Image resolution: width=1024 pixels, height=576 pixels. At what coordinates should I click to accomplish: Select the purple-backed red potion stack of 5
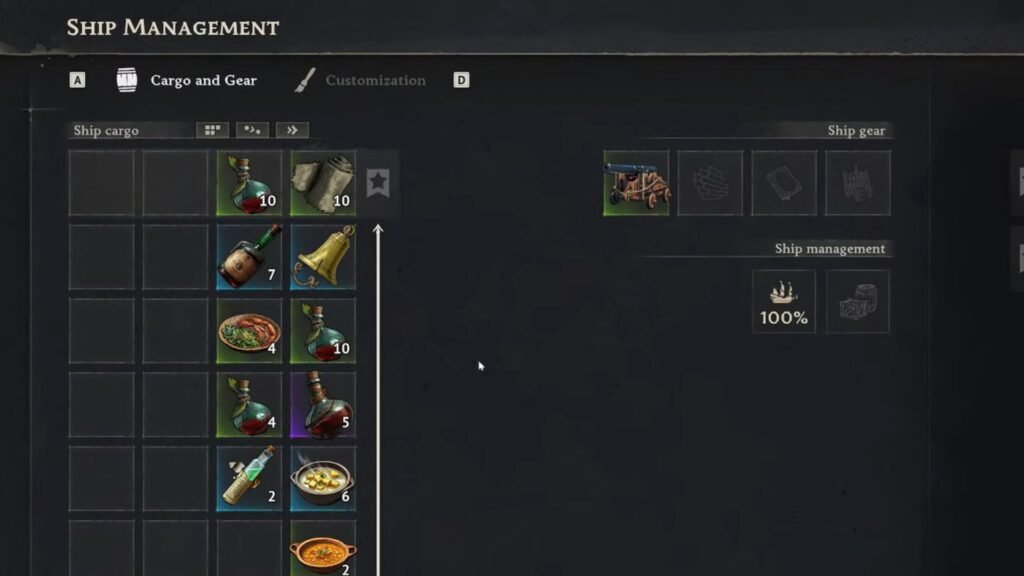323,405
